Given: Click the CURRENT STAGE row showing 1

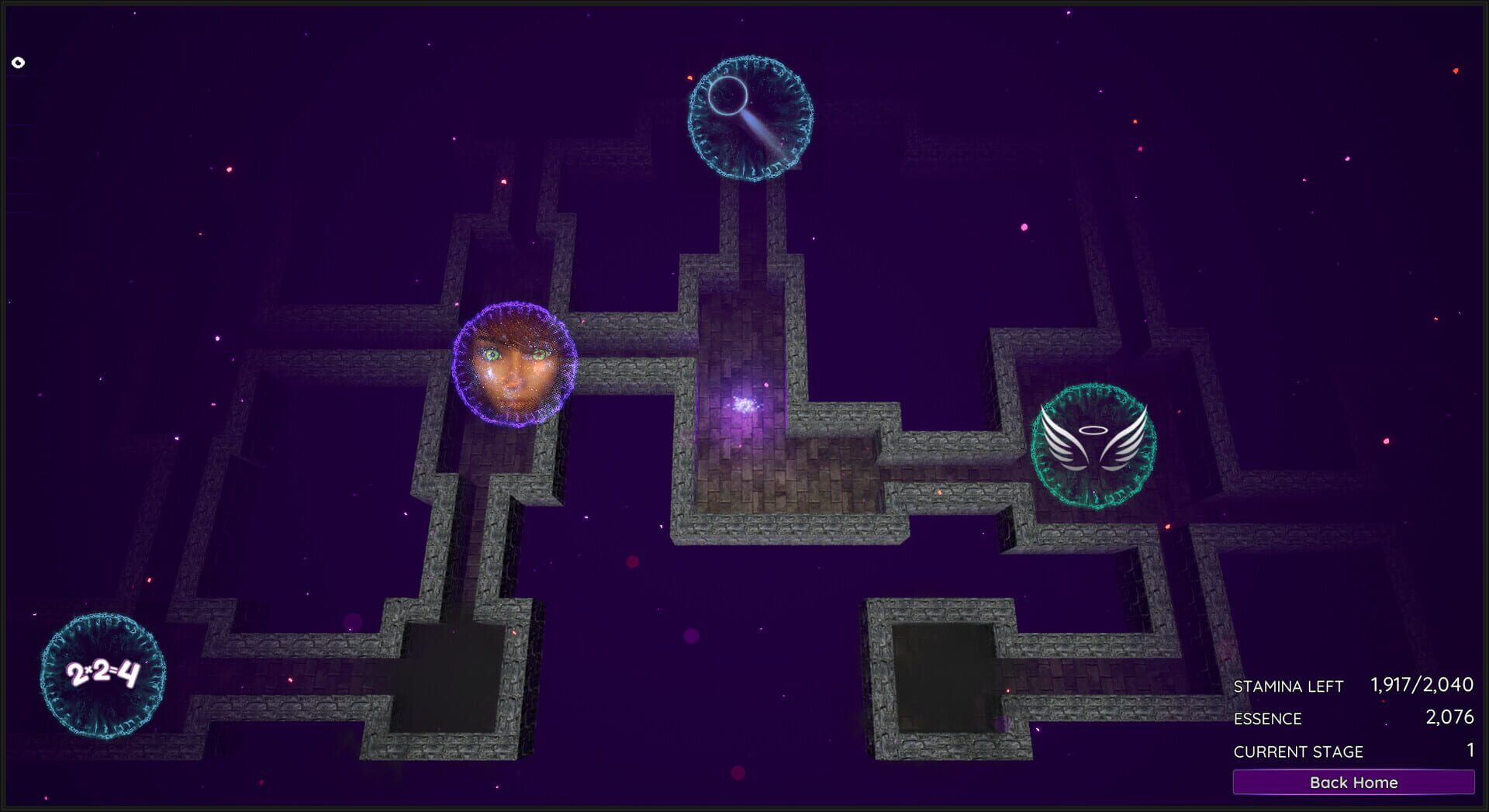Looking at the screenshot, I should tap(1349, 752).
